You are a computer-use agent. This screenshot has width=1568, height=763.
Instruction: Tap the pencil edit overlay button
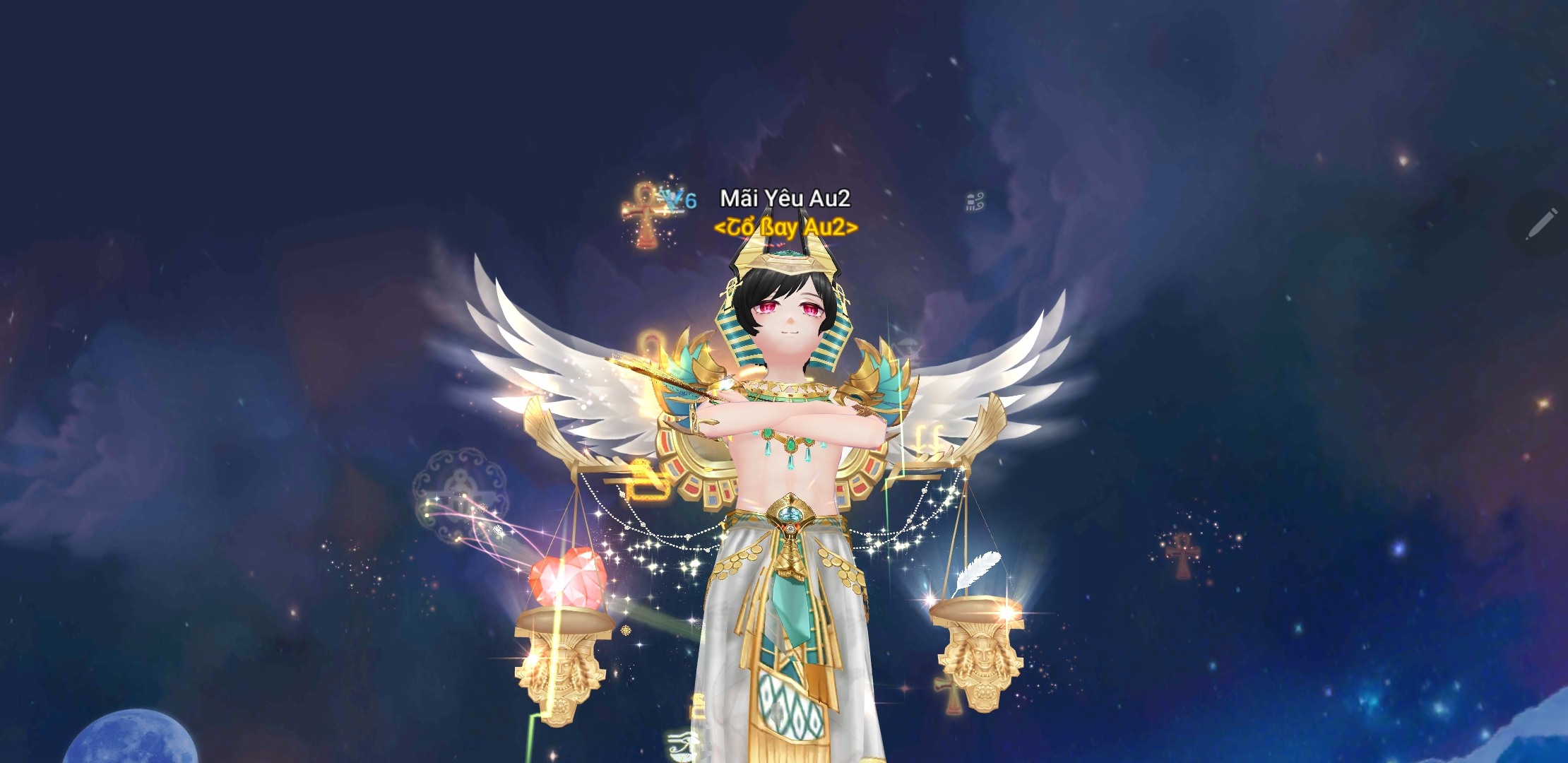click(1541, 224)
